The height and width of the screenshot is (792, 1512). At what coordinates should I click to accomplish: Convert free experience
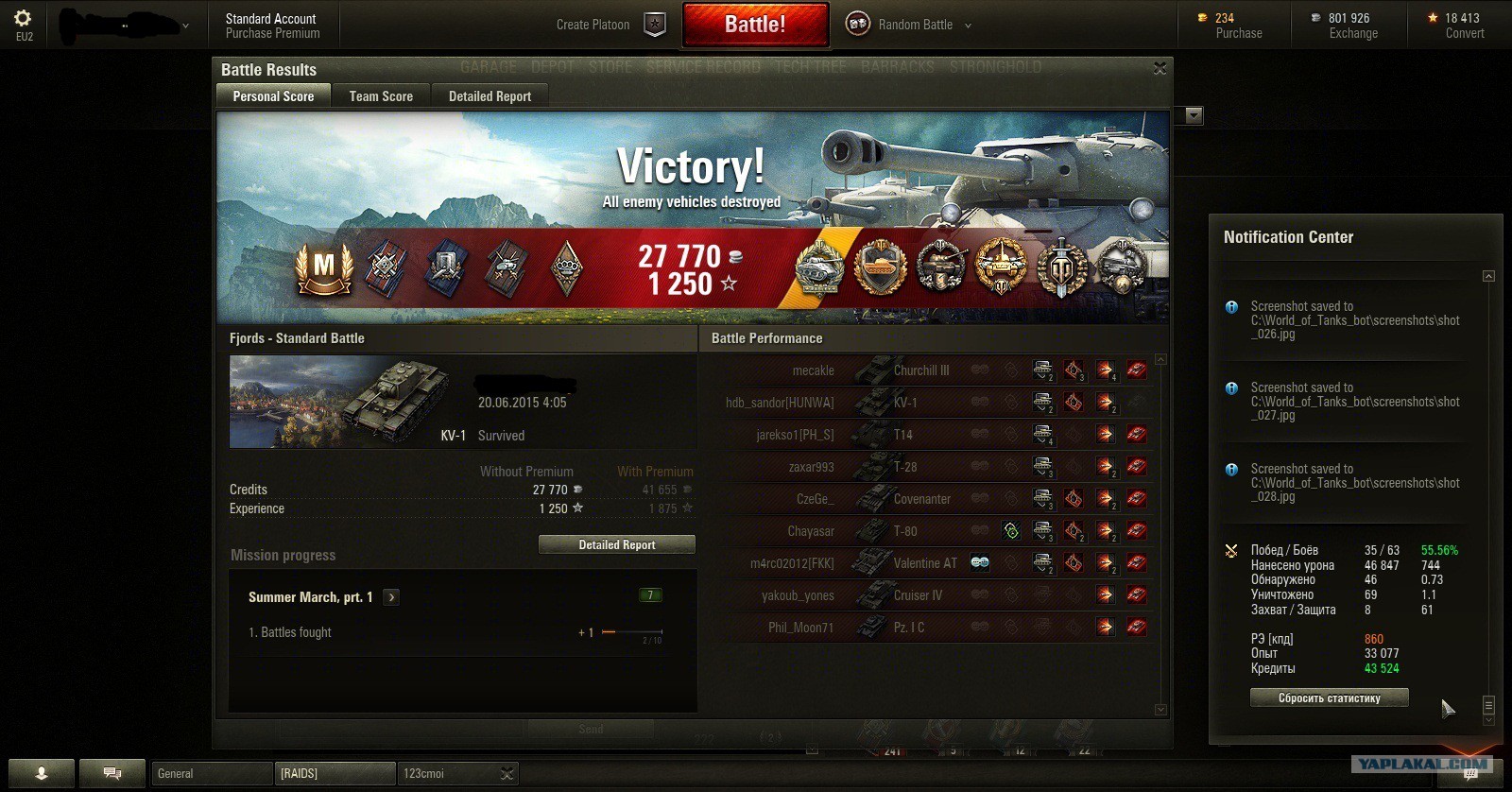pyautogui.click(x=1464, y=33)
